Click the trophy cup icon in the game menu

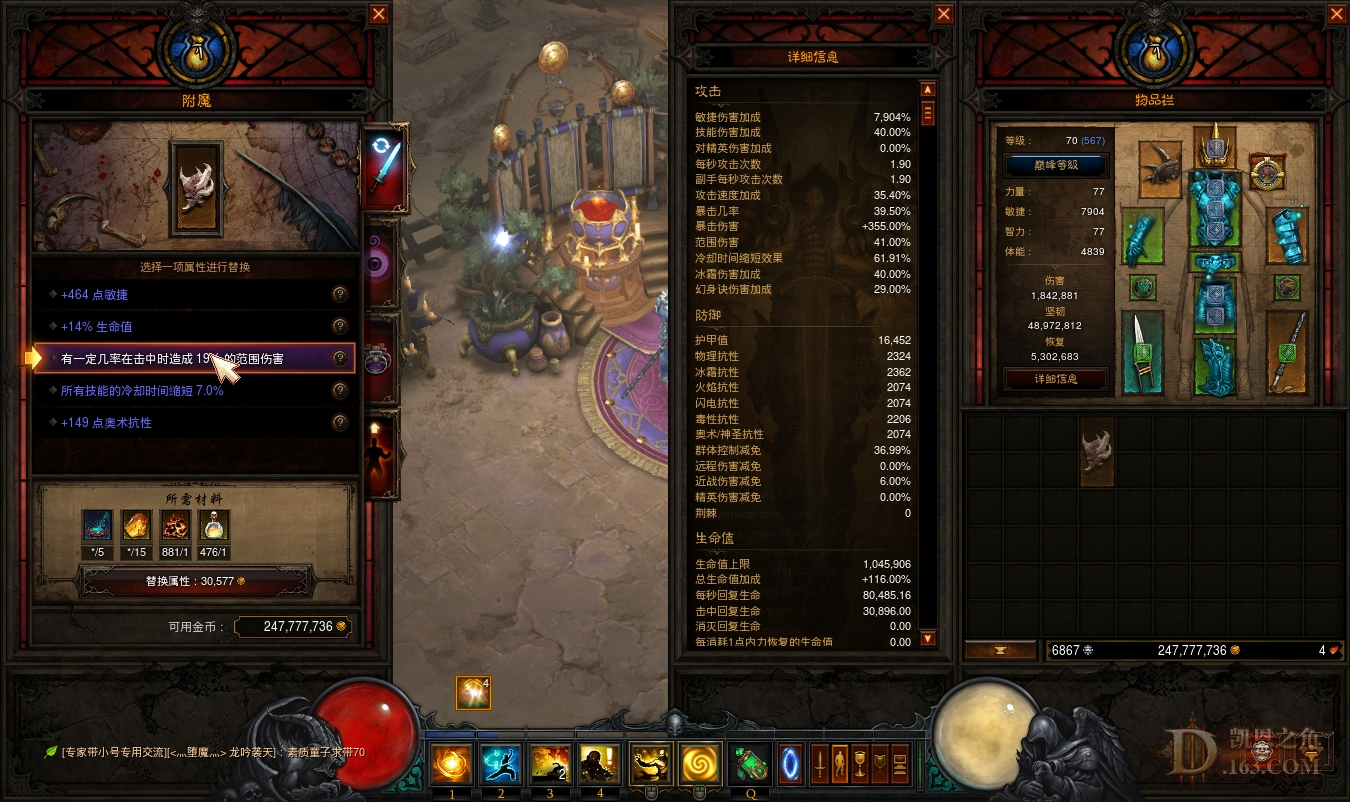point(860,765)
